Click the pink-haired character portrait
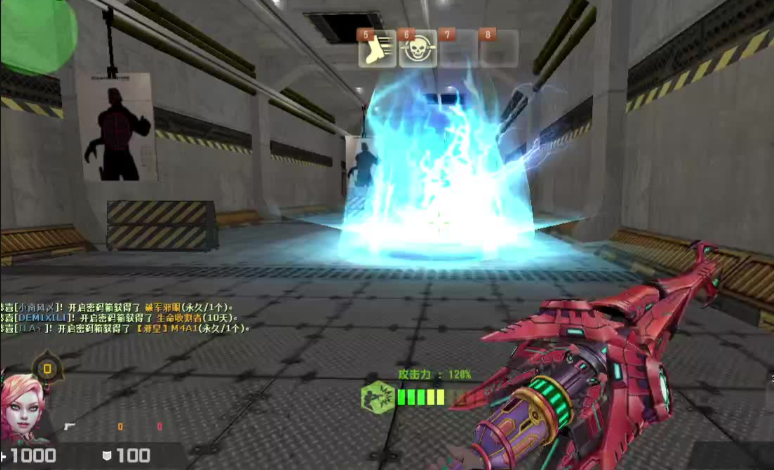Viewport: 774px width, 470px height. point(22,408)
